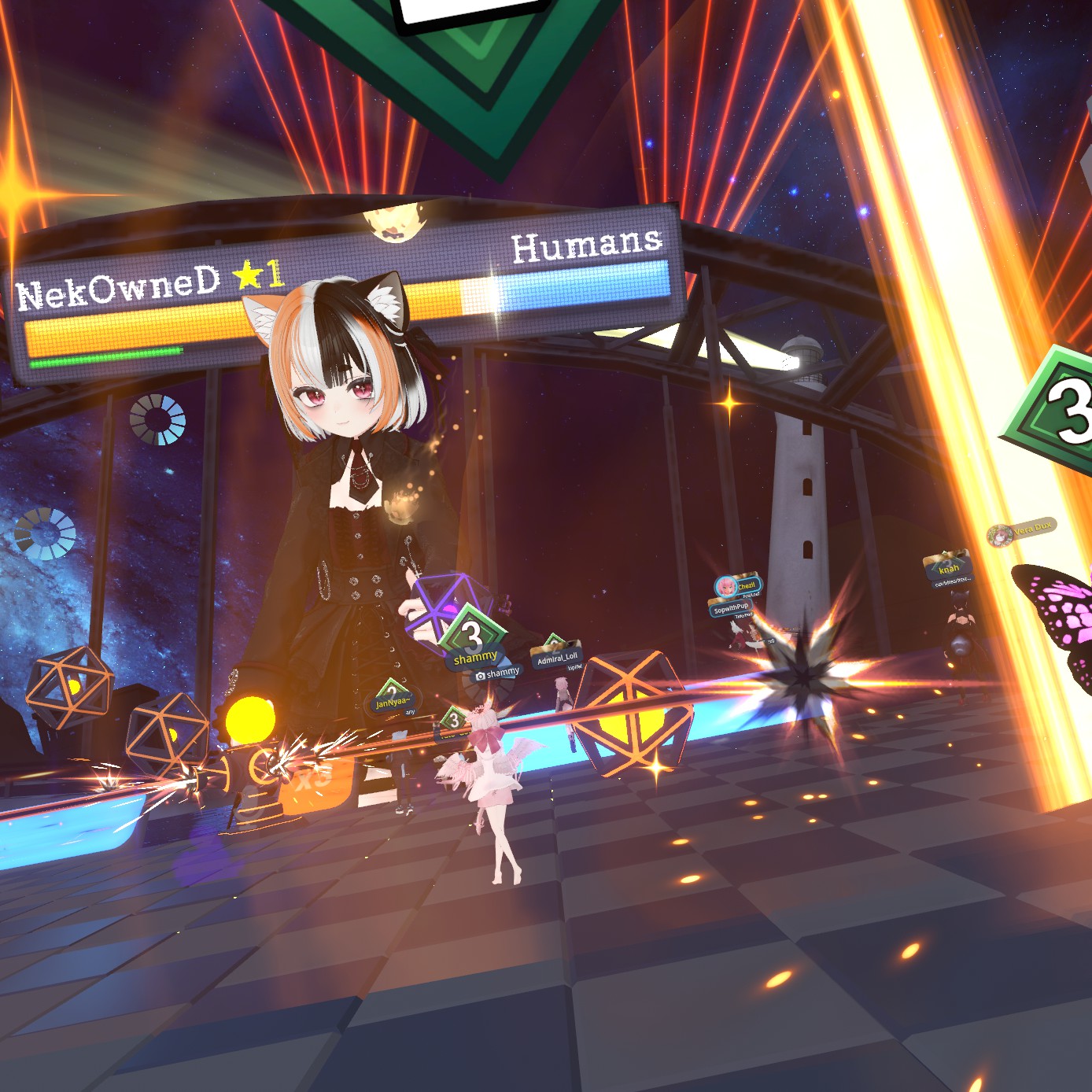Choose the JanNyaa~ nameplate
Image resolution: width=1092 pixels, height=1092 pixels.
point(393,702)
